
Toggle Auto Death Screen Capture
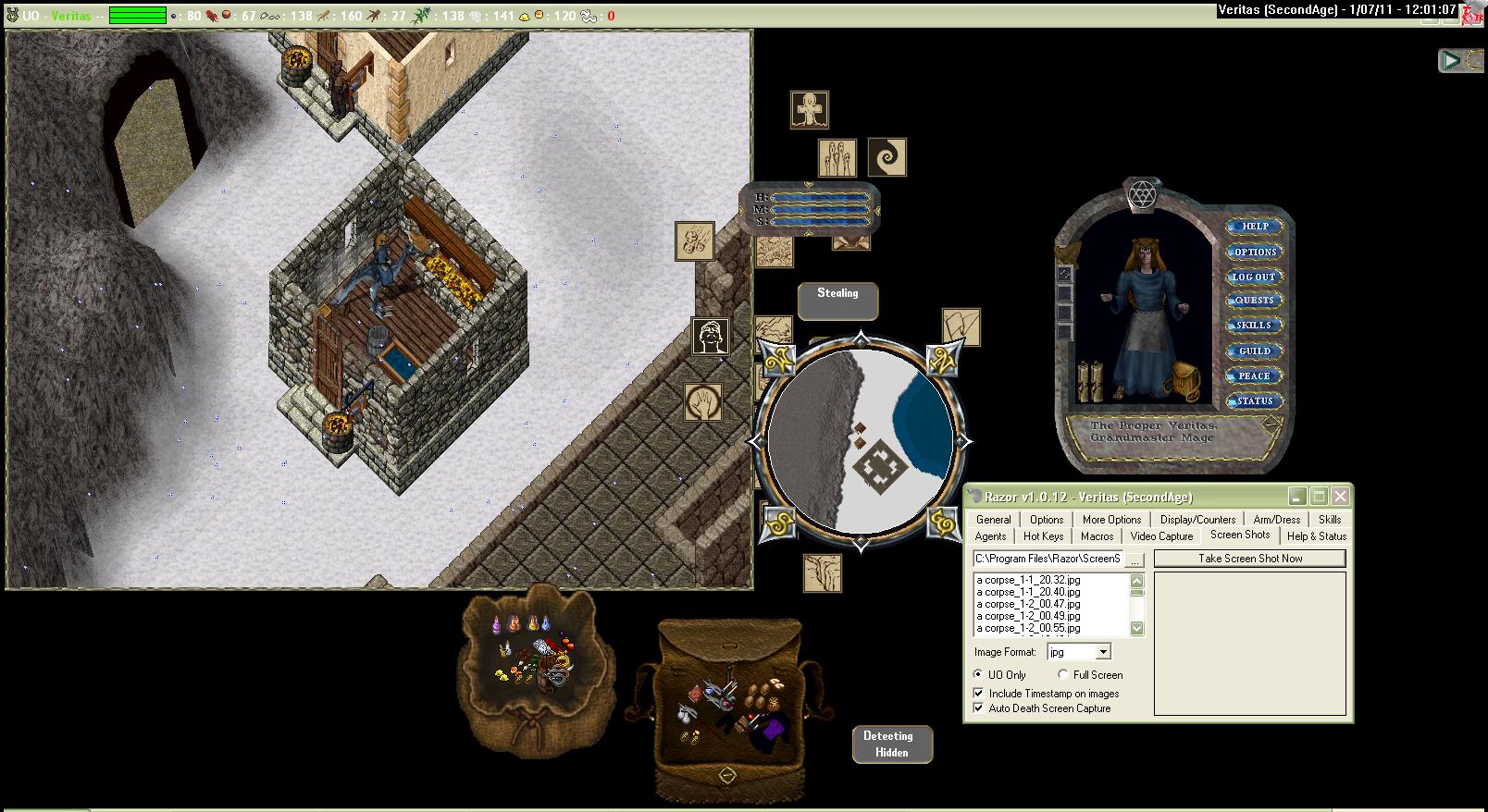(x=979, y=708)
